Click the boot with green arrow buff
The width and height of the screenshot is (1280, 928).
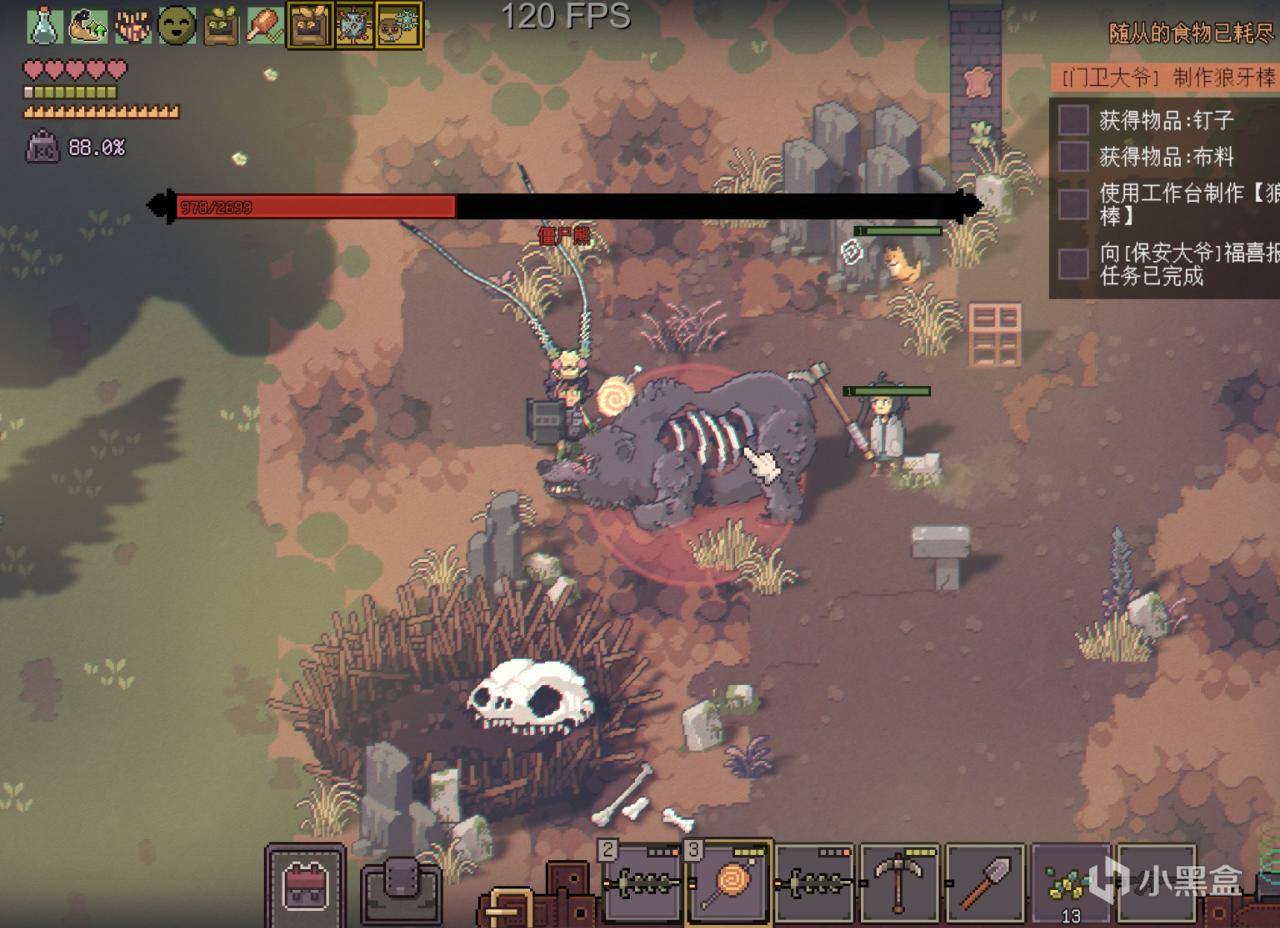(88, 25)
